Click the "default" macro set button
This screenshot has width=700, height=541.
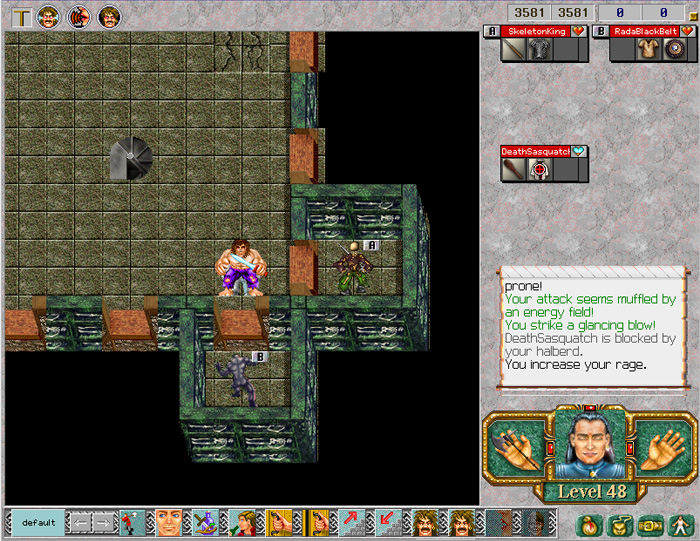(38, 523)
